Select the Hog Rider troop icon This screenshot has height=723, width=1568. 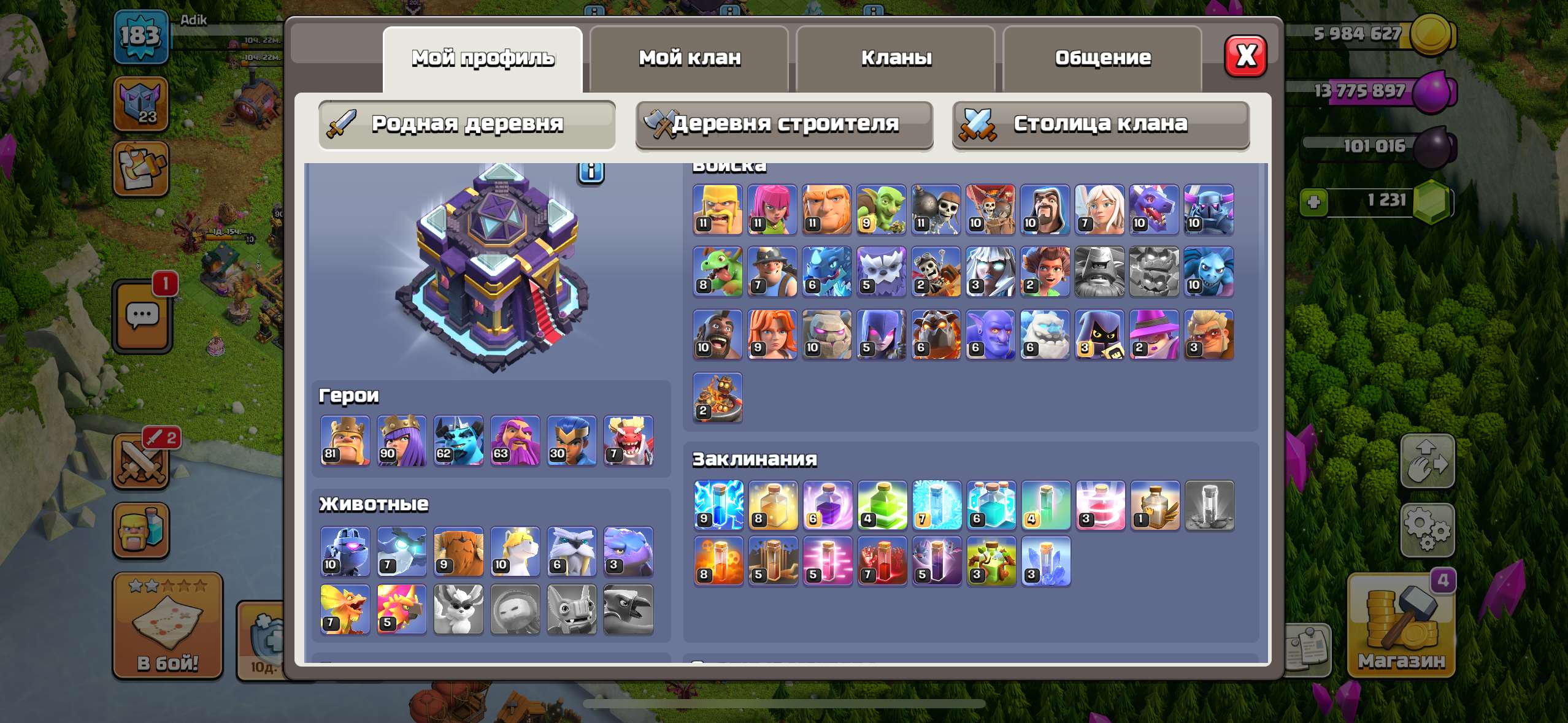coord(717,334)
